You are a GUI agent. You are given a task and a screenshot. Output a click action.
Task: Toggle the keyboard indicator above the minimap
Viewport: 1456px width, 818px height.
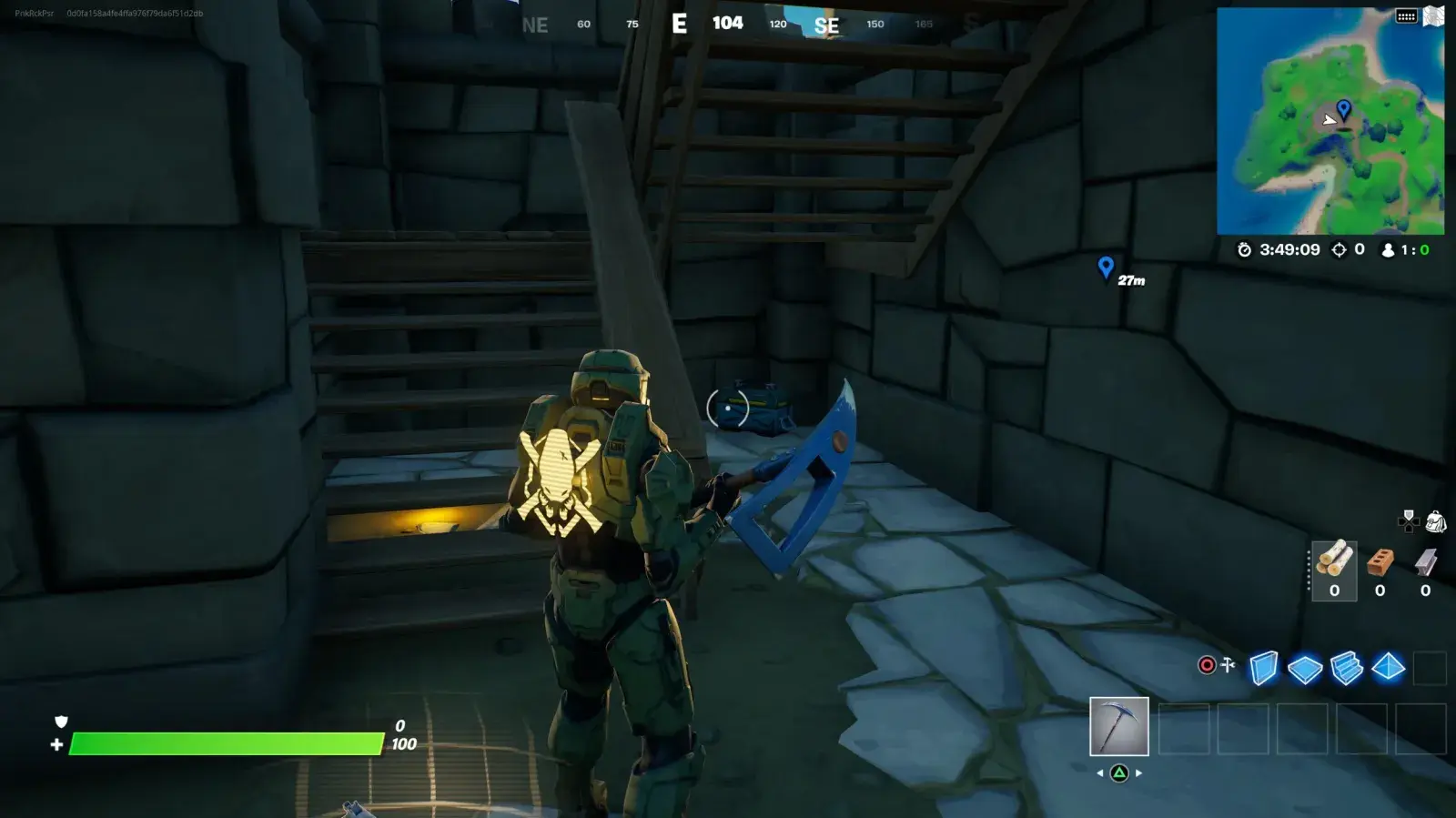click(1406, 15)
